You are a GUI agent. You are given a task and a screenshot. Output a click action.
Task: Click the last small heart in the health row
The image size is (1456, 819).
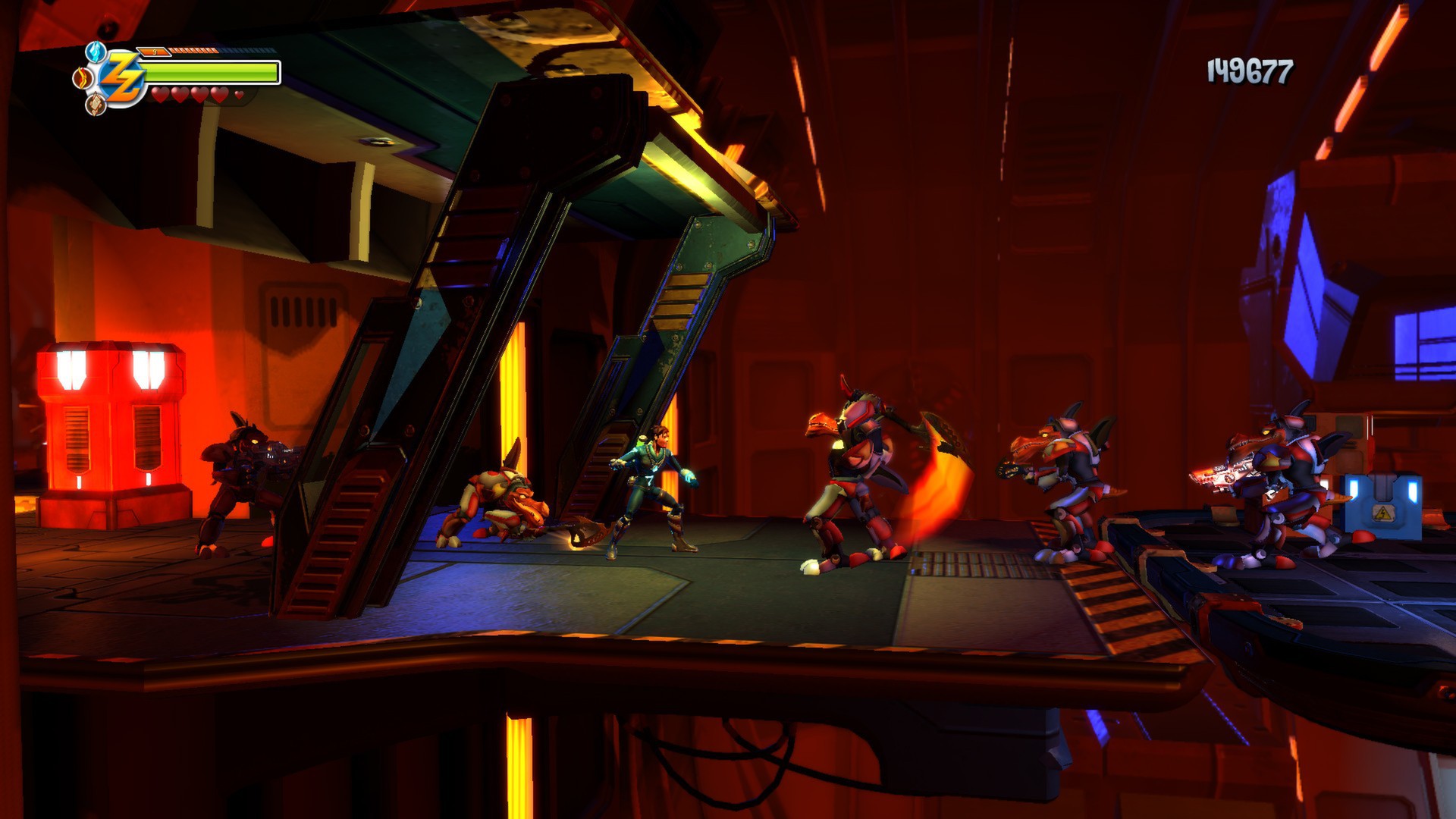point(238,96)
